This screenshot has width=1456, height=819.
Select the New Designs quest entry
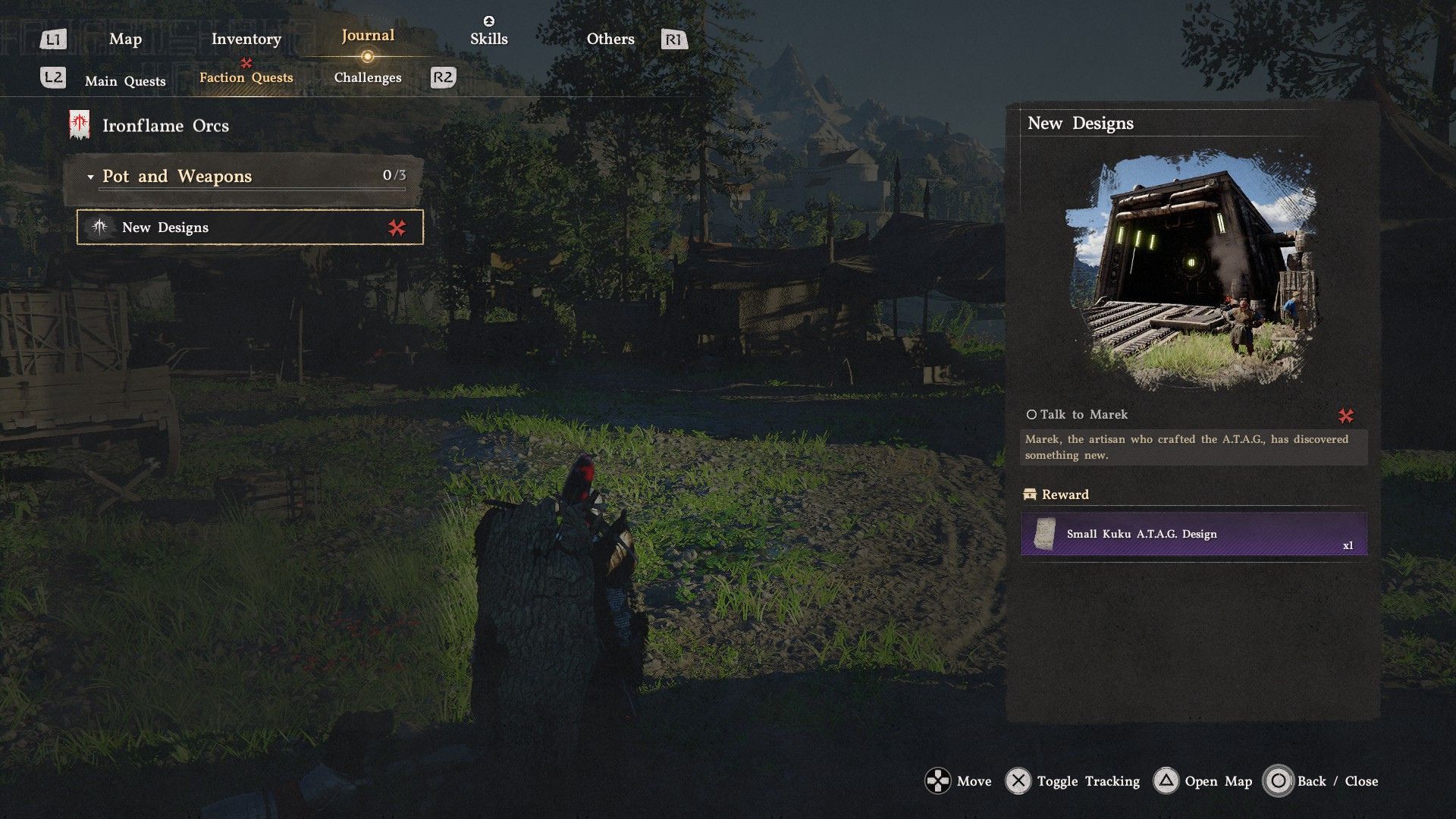pos(249,227)
